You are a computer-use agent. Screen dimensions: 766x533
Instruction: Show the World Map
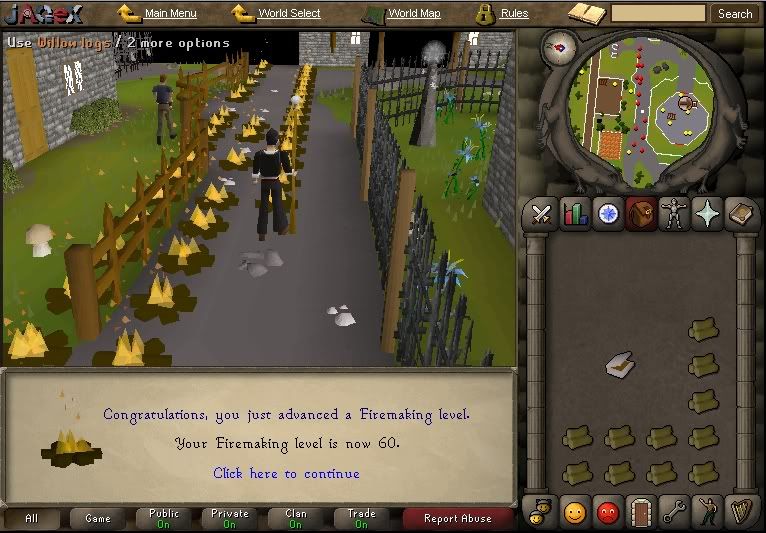click(413, 14)
